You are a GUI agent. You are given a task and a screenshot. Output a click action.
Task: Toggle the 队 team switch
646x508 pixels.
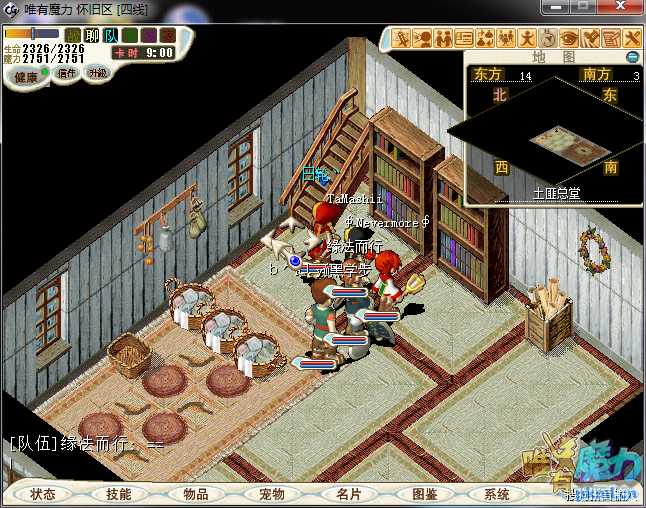[x=111, y=36]
